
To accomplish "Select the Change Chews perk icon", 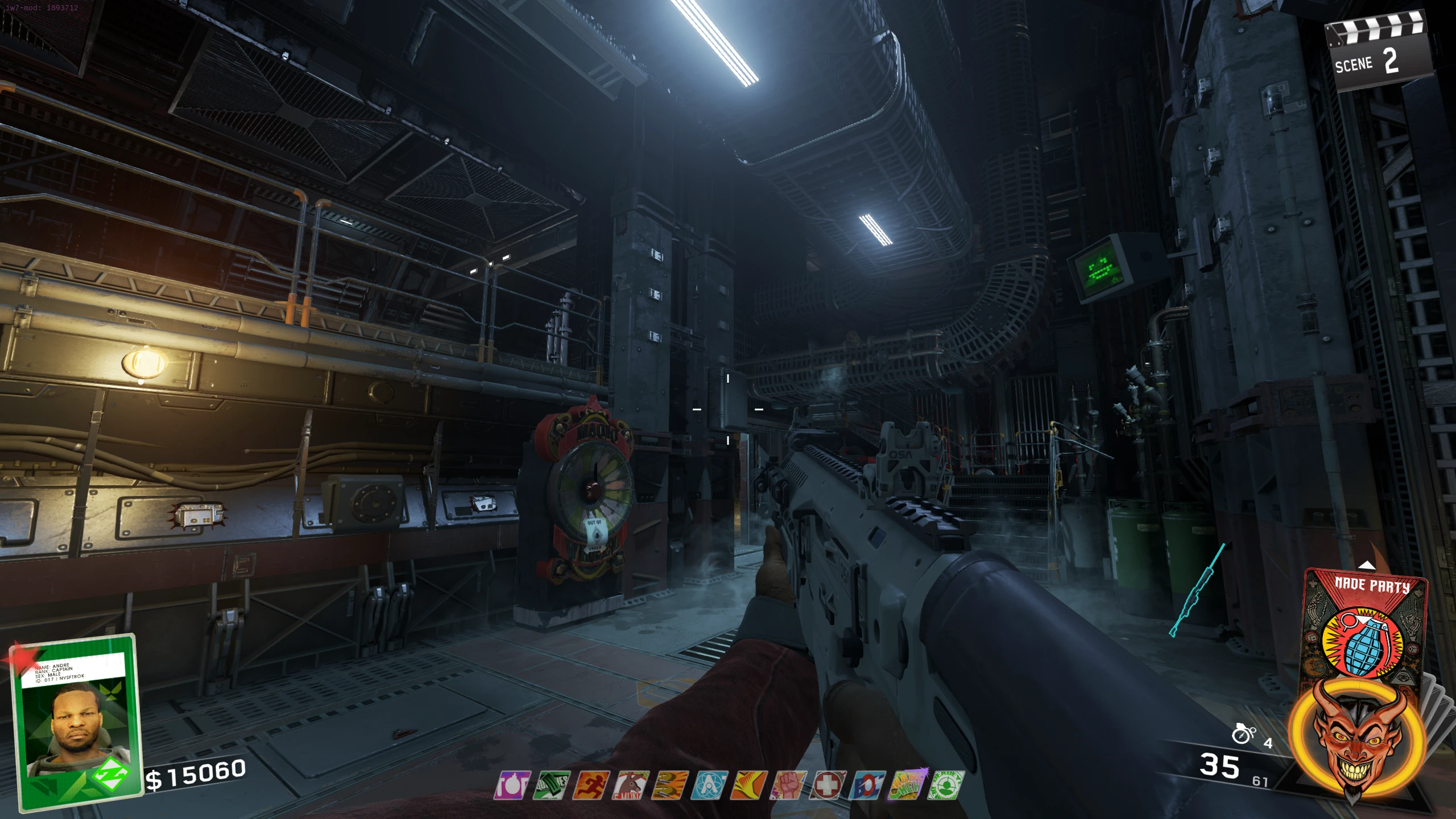I will [907, 785].
